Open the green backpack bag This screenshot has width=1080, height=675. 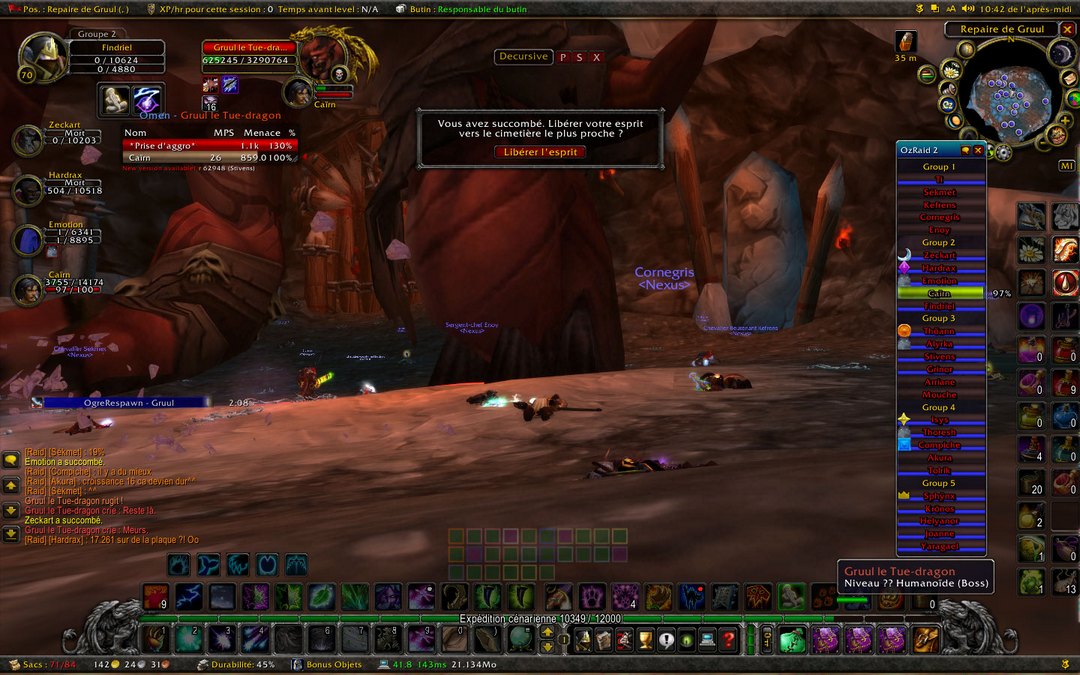793,639
